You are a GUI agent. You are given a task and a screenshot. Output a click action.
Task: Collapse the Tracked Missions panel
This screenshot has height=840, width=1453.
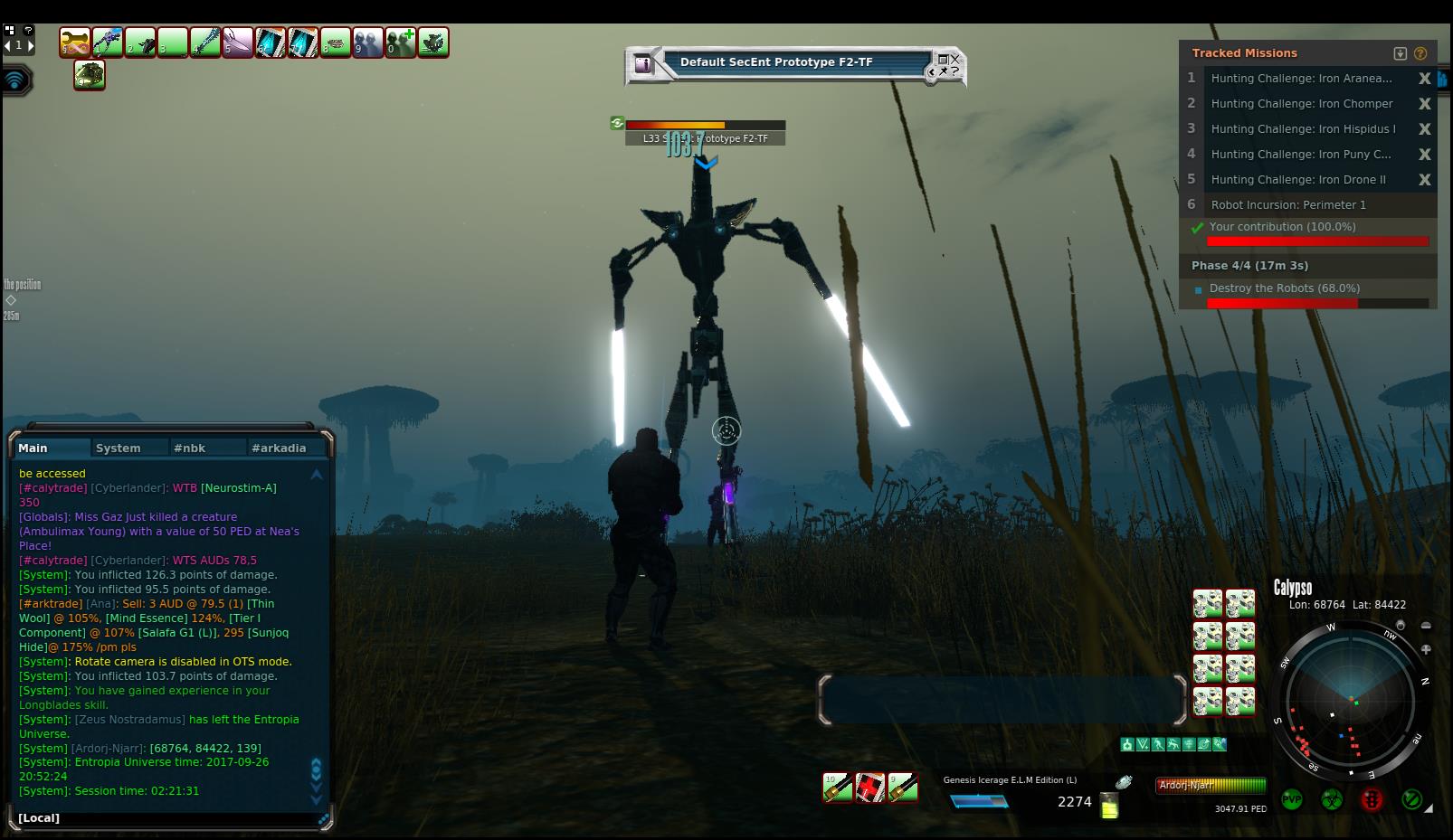[x=1401, y=53]
